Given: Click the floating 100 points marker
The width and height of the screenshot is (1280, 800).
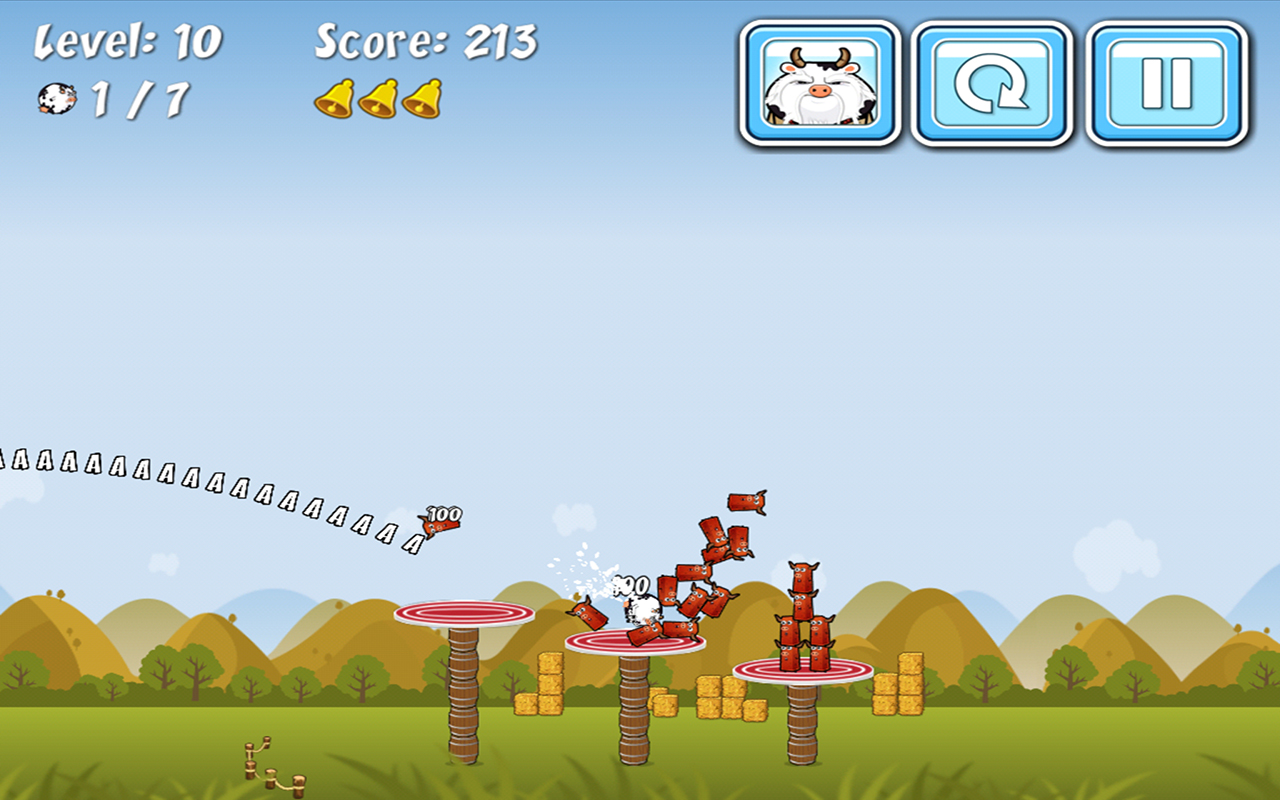Looking at the screenshot, I should [x=441, y=512].
